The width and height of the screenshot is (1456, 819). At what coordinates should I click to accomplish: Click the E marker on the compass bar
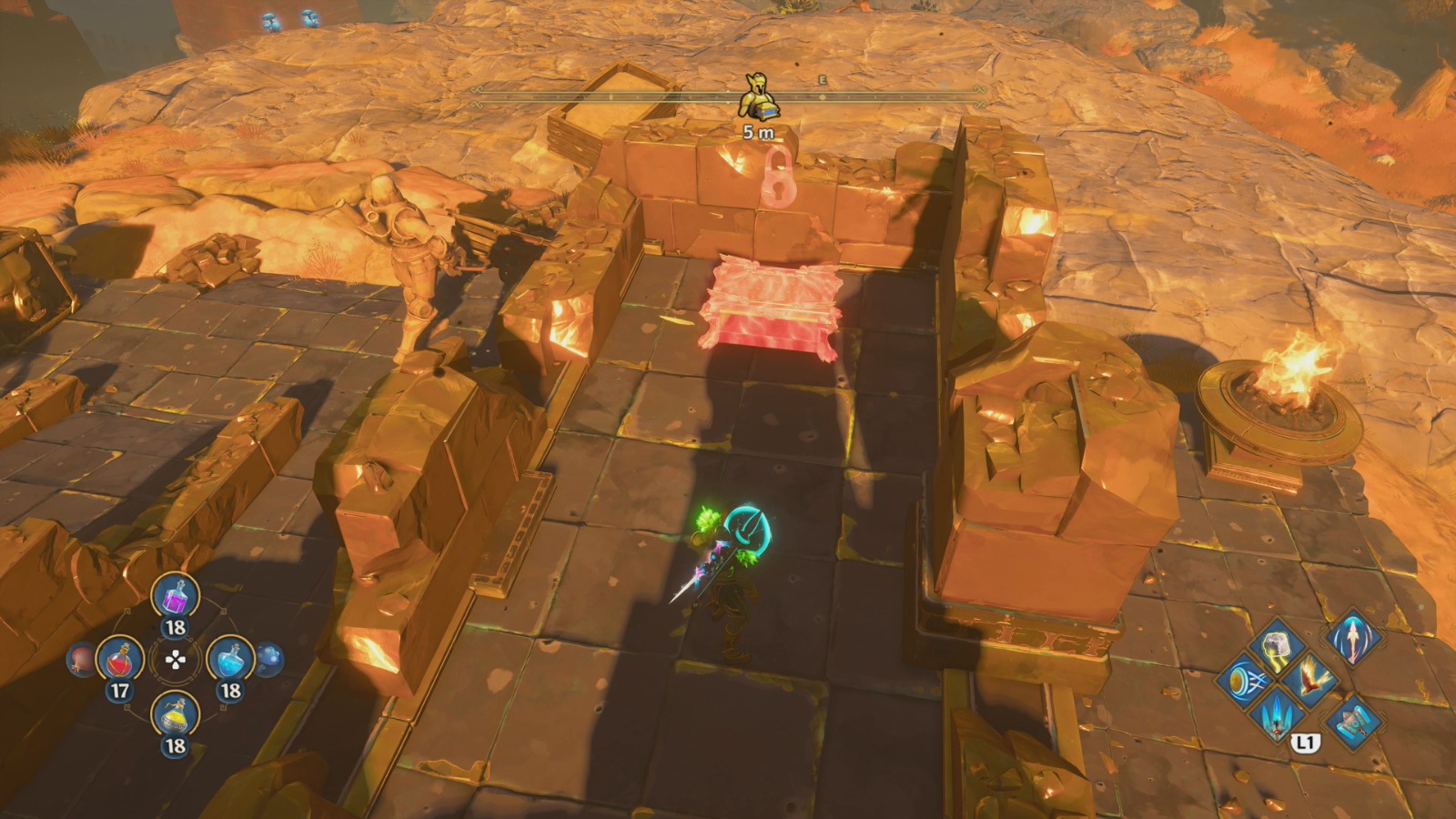(x=823, y=80)
